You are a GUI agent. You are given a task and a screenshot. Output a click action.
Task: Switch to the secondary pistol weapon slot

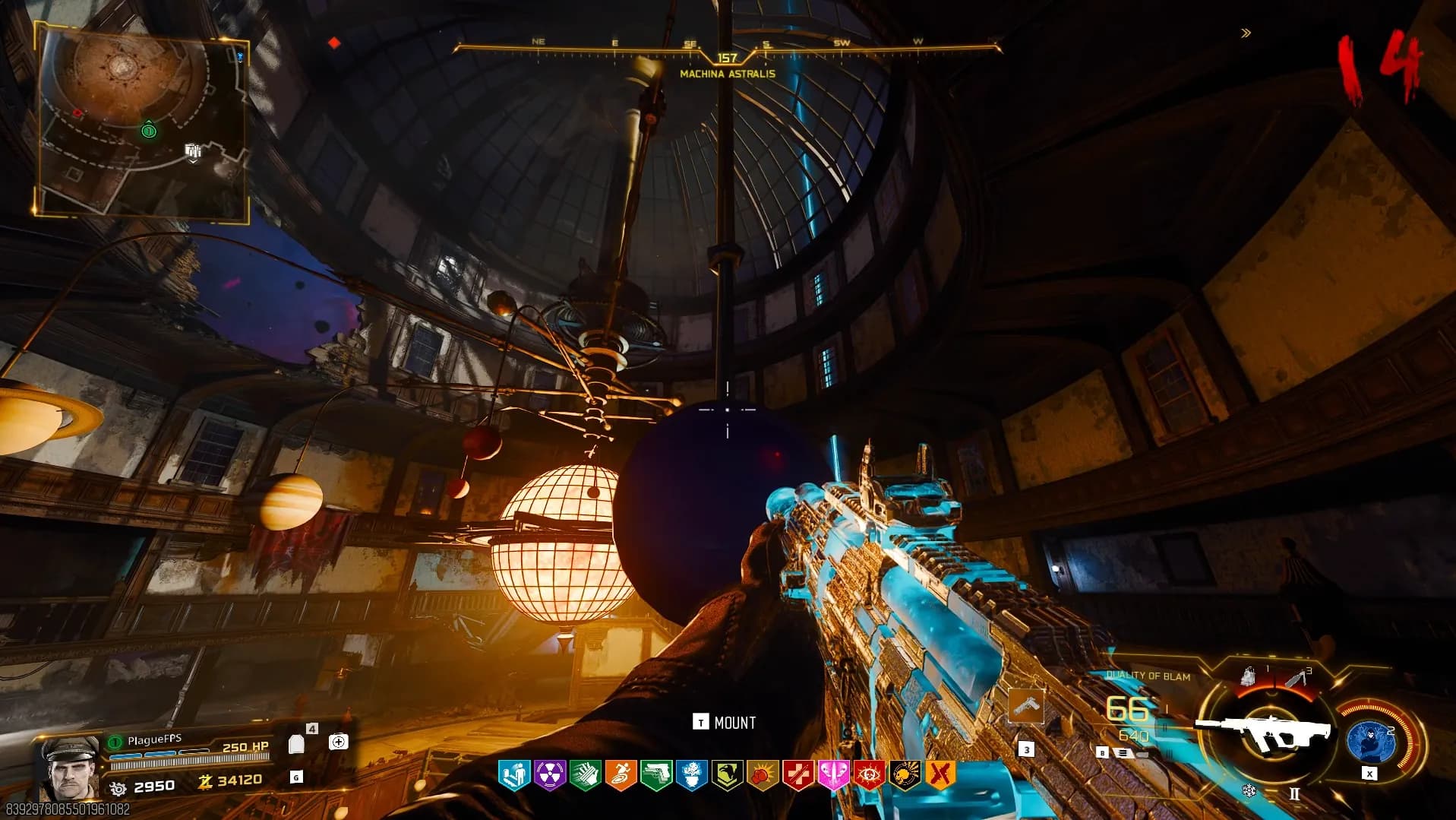(x=1026, y=706)
